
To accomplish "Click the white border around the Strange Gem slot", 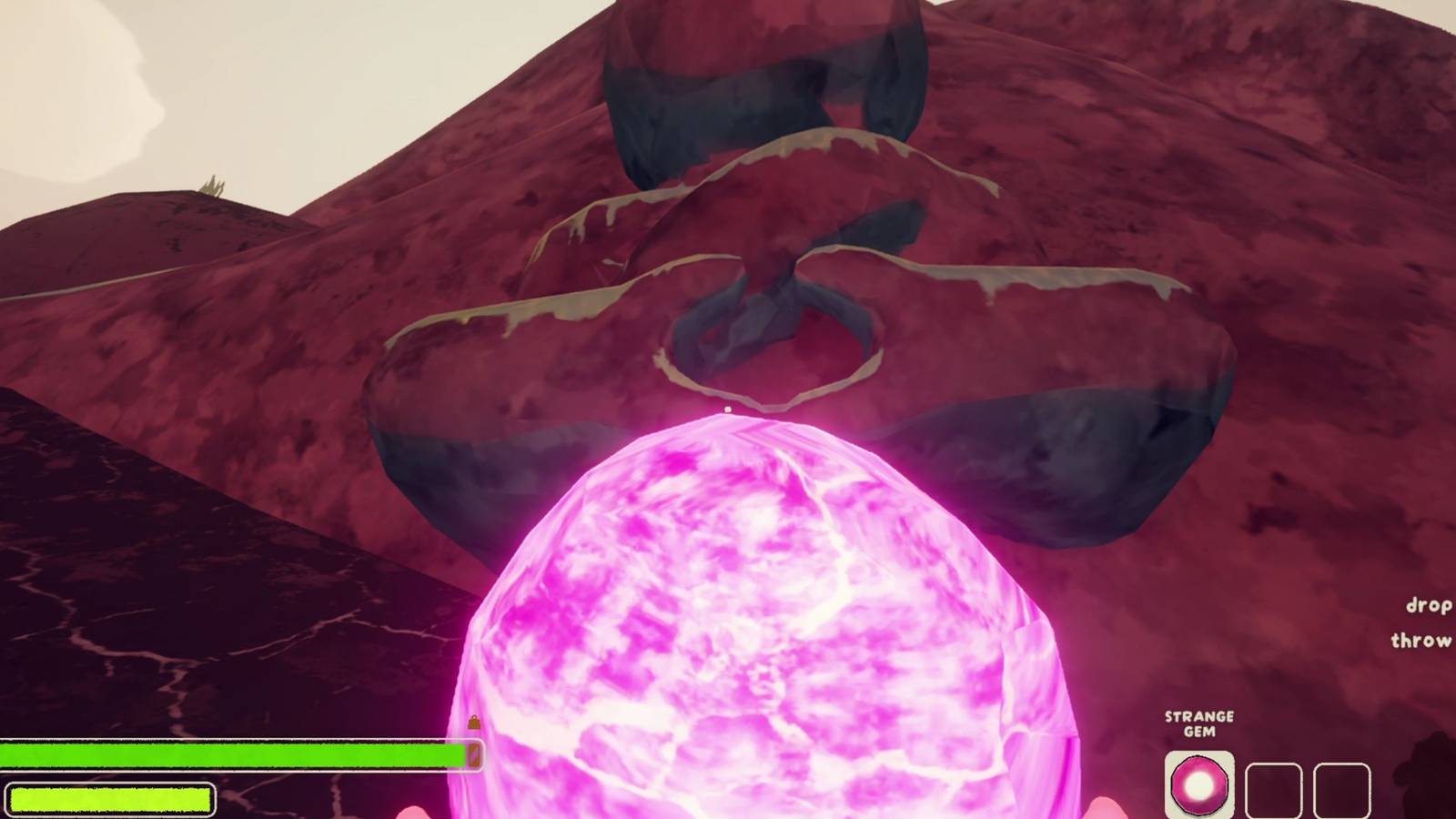I will (x=1198, y=751).
